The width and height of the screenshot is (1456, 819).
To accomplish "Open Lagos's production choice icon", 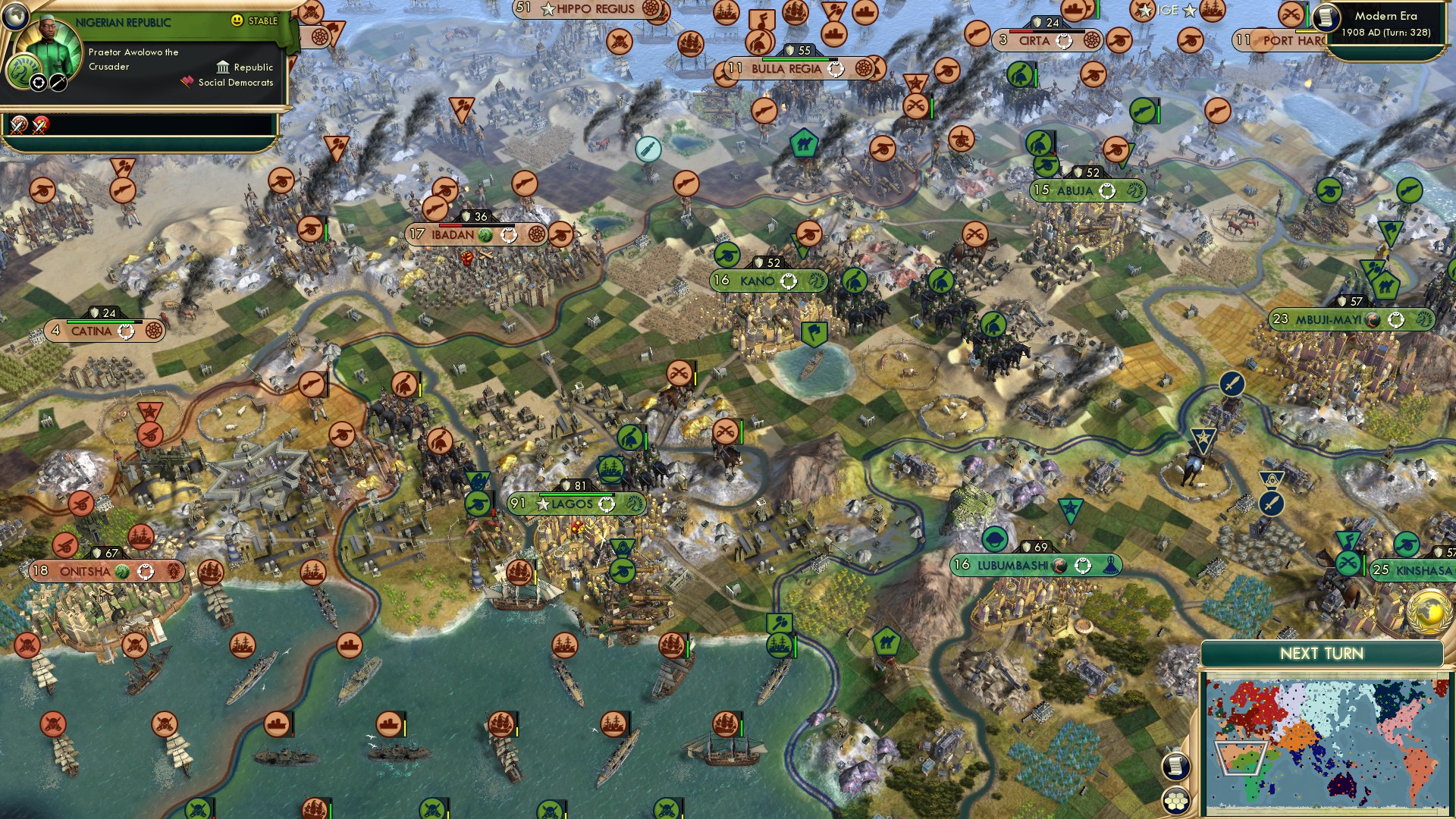I will click(607, 505).
